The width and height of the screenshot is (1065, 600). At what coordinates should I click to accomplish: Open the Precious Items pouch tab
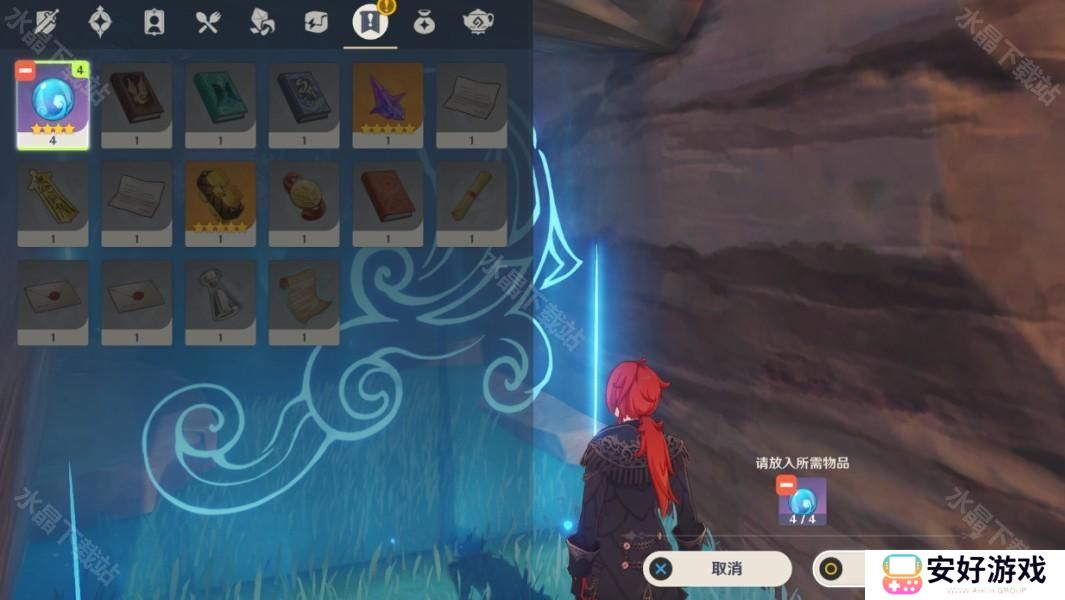pos(424,22)
